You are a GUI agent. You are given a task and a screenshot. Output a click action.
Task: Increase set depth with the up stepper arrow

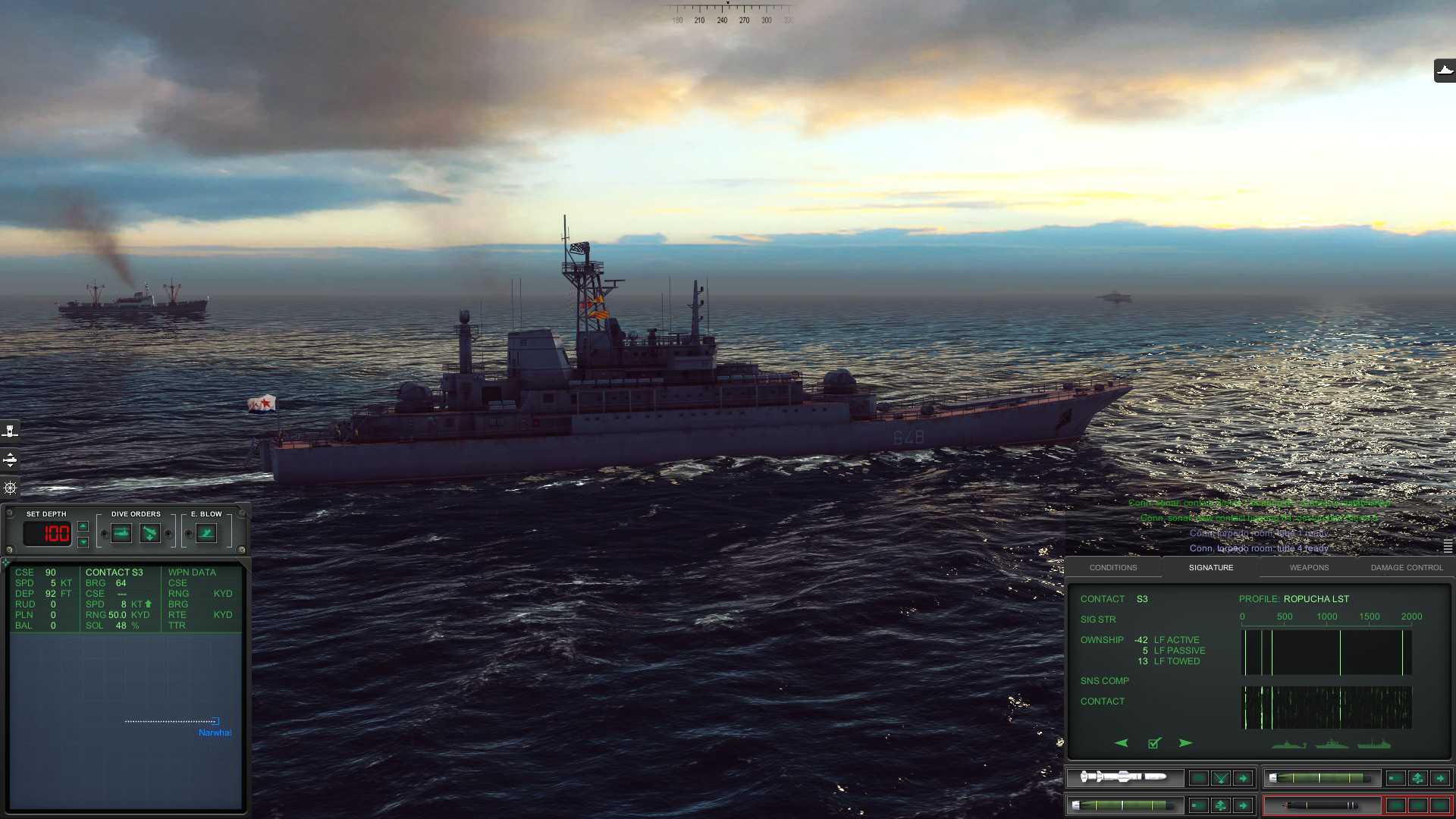pos(83,528)
